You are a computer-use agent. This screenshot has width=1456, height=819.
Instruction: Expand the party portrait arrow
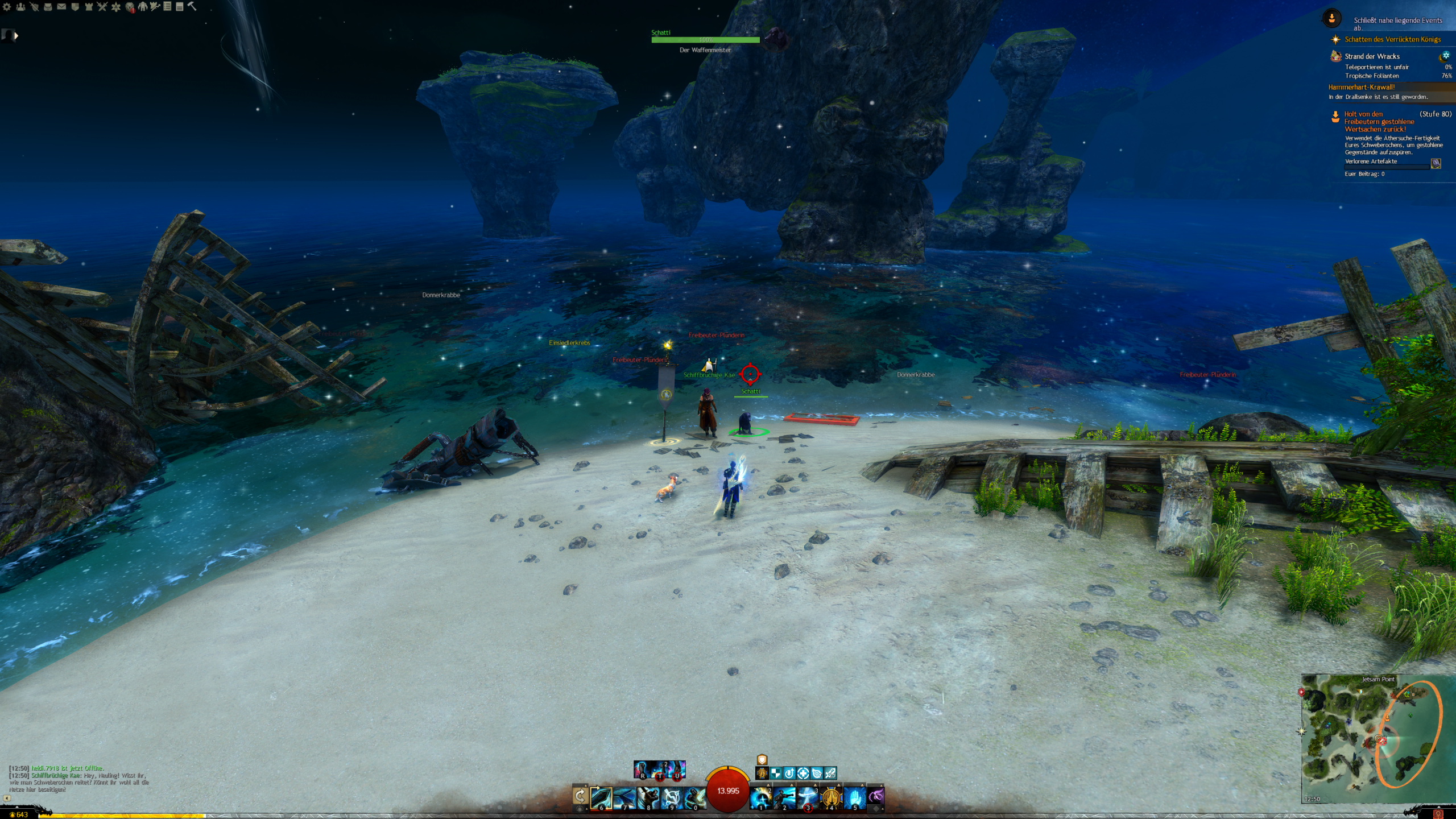(16, 36)
